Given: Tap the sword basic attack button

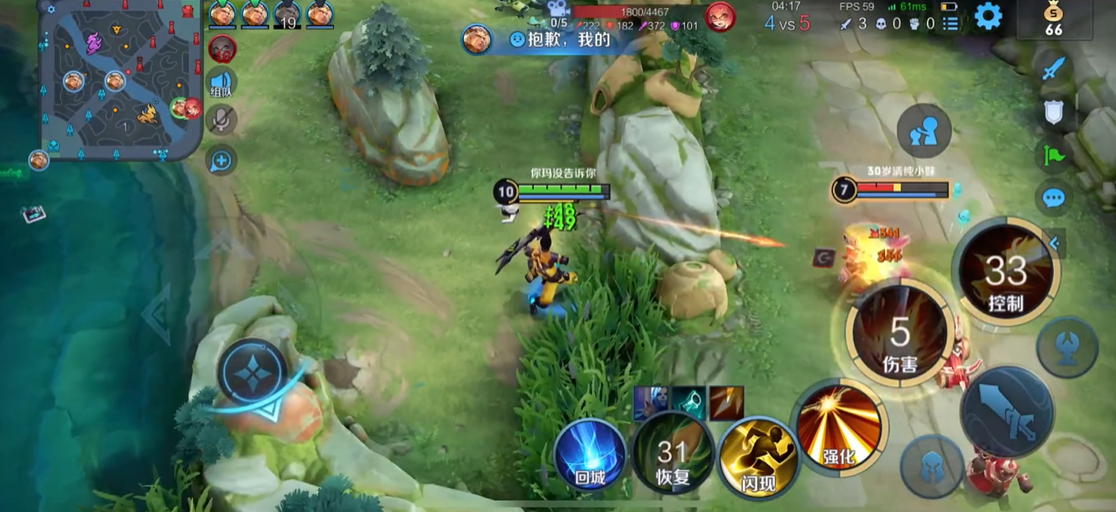Looking at the screenshot, I should 1006,412.
